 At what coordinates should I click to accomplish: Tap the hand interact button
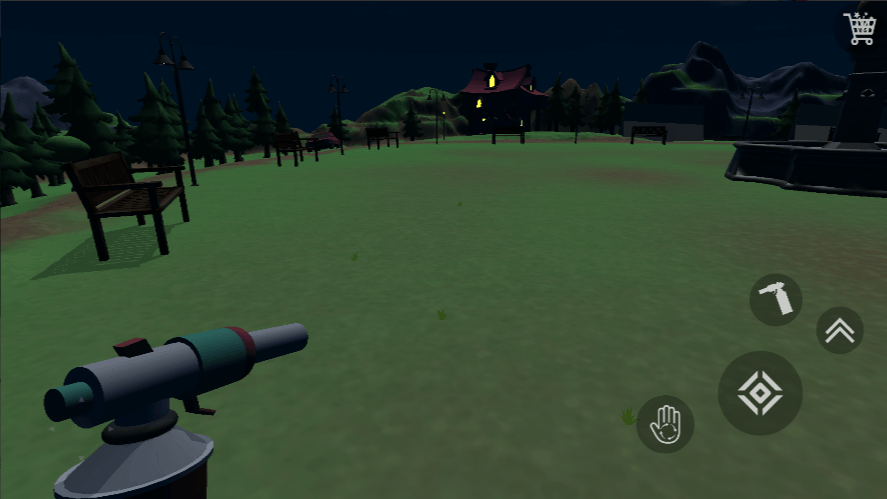pos(665,424)
